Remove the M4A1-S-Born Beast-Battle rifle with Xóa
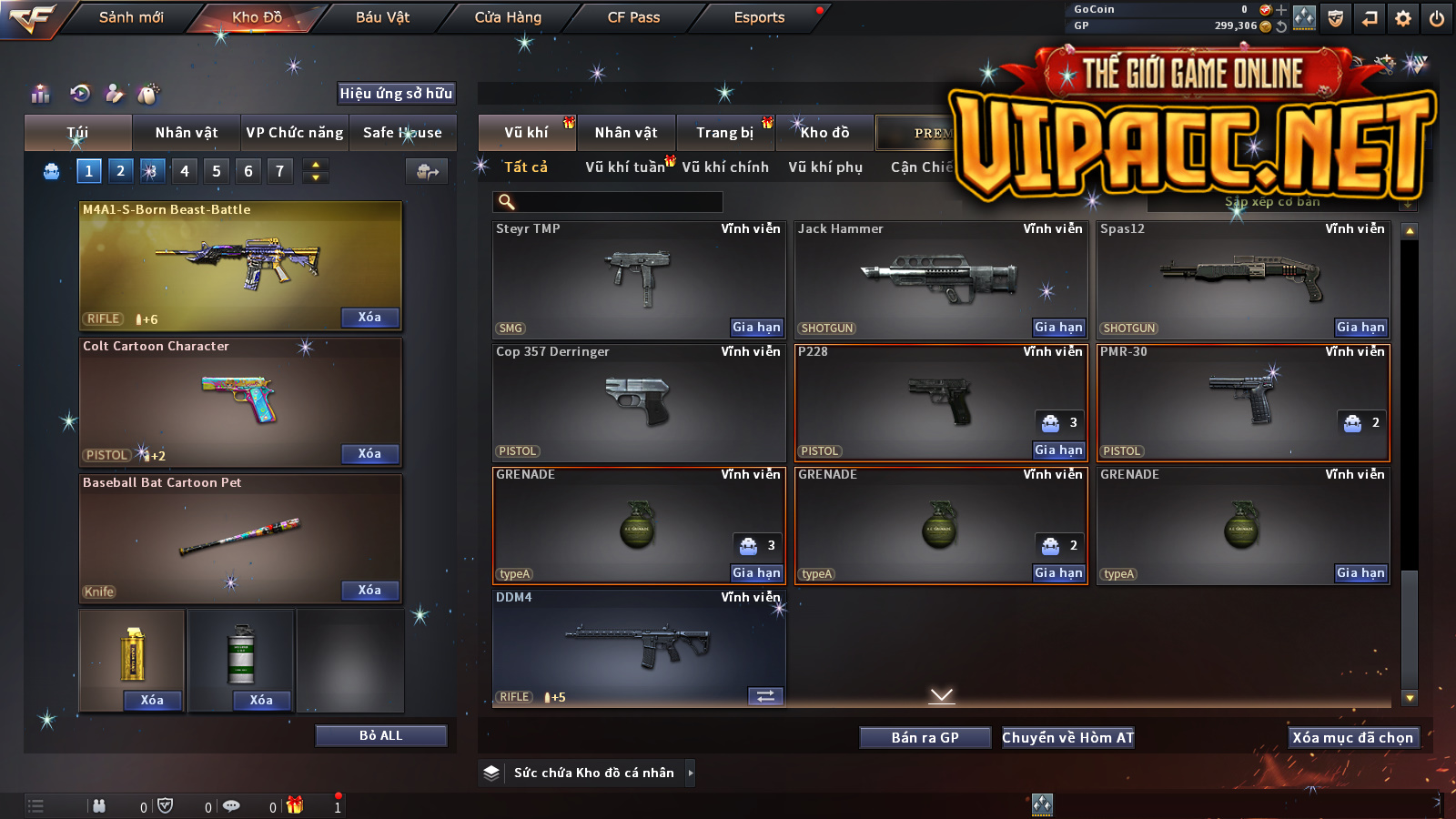Viewport: 1456px width, 819px height. click(369, 318)
